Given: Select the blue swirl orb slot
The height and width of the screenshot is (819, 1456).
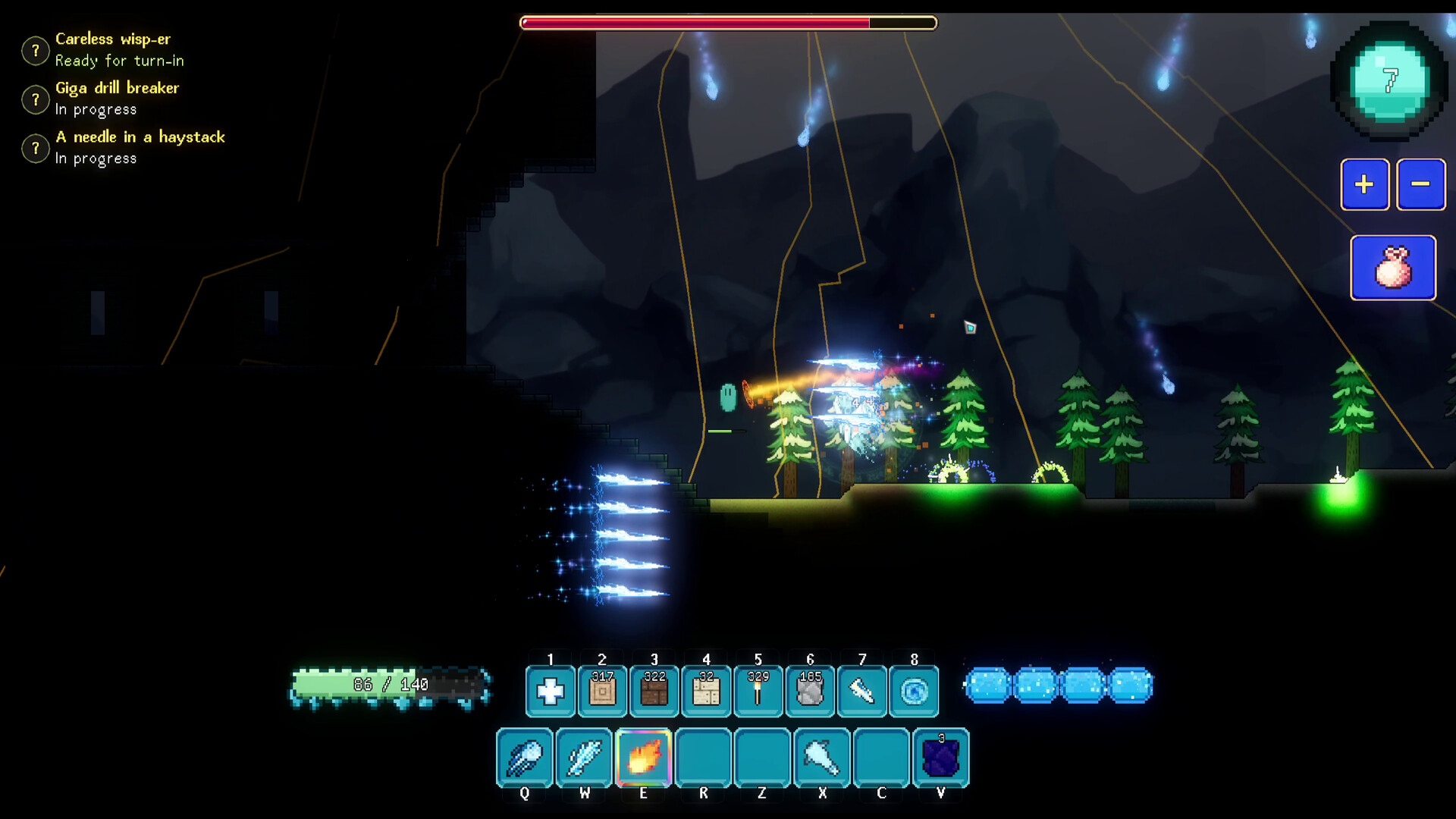Looking at the screenshot, I should (x=914, y=691).
